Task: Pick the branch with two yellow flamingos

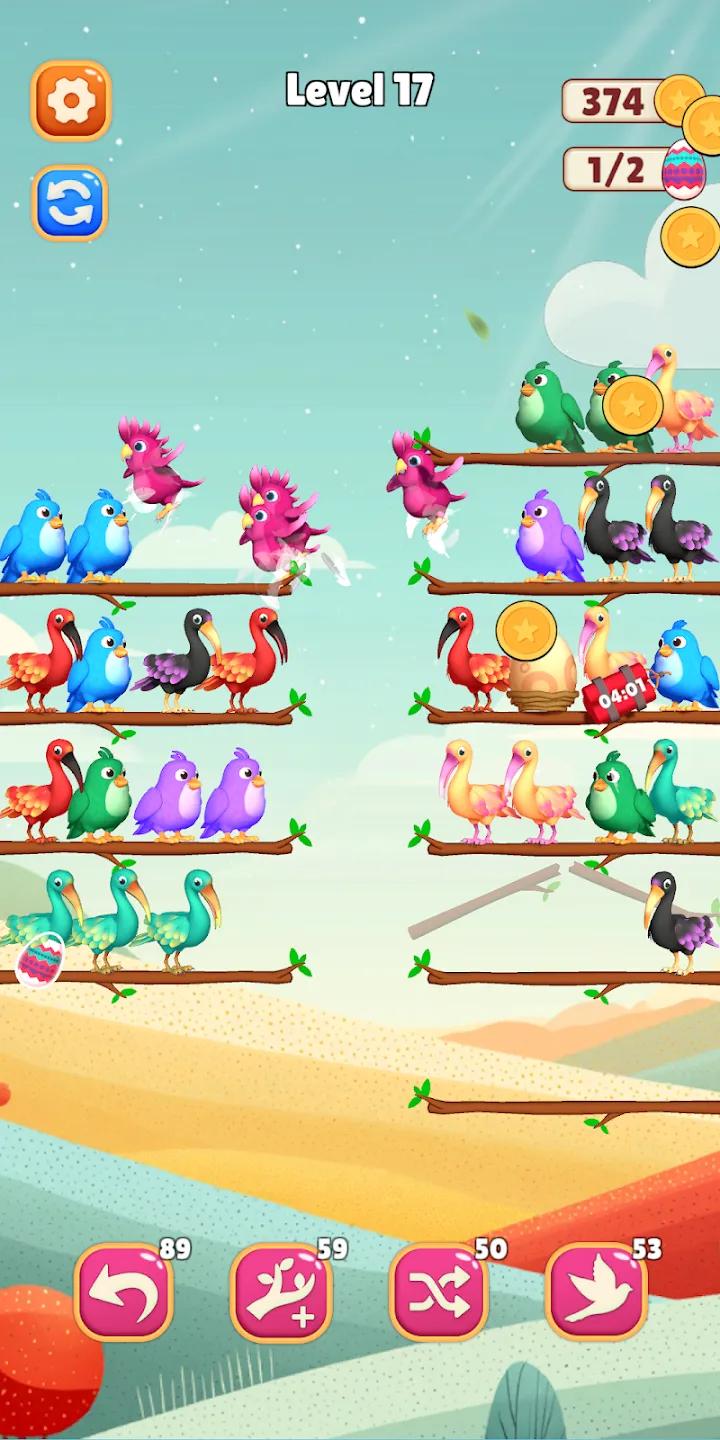Action: coord(570,845)
